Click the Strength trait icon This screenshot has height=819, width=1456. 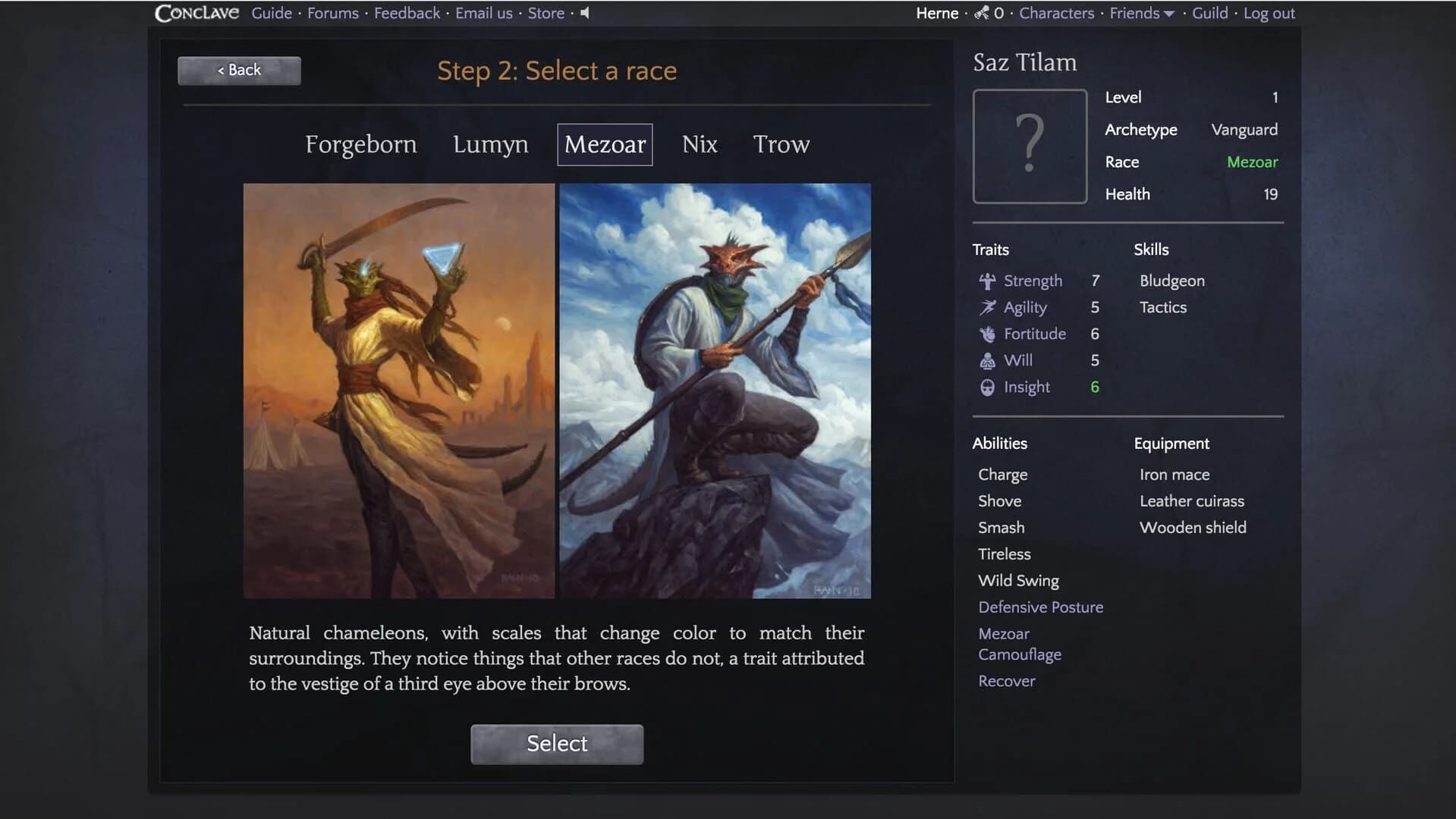pos(987,281)
